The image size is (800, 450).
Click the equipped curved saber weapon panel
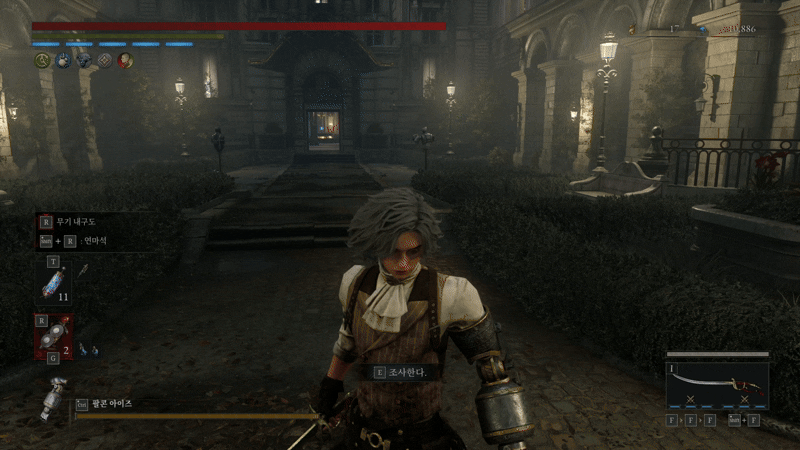click(717, 384)
